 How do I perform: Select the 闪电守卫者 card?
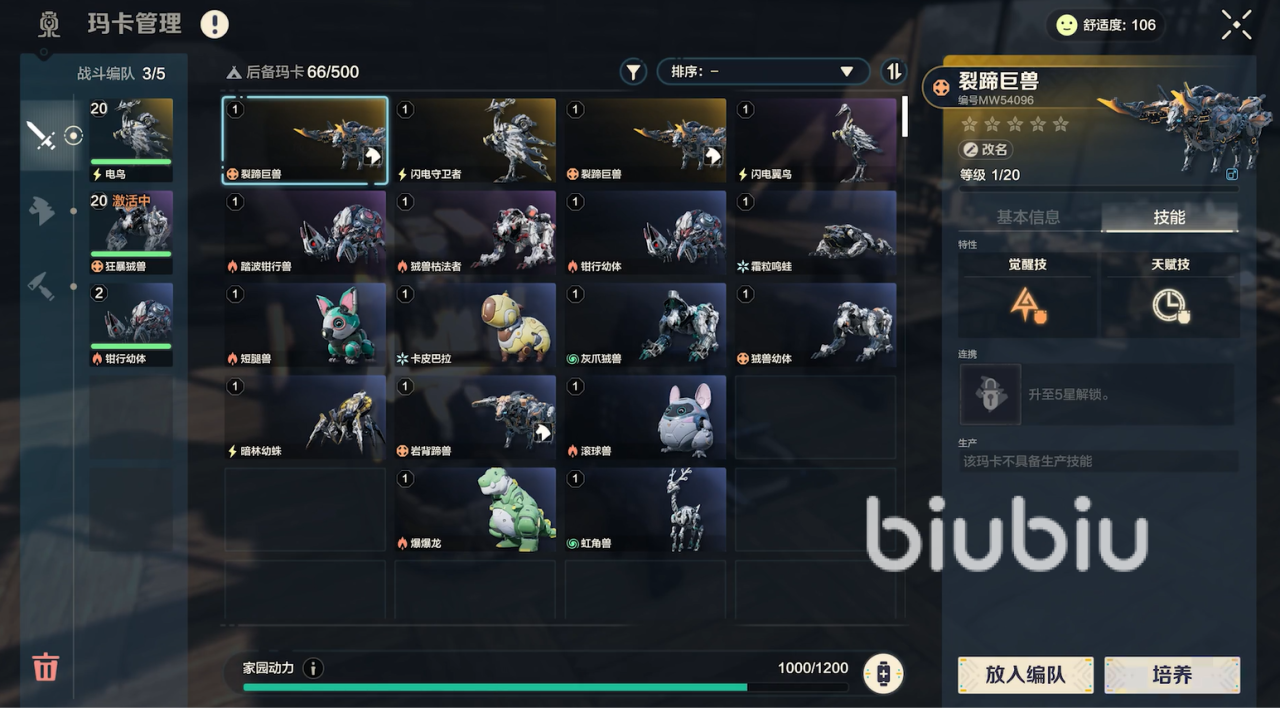pyautogui.click(x=475, y=140)
